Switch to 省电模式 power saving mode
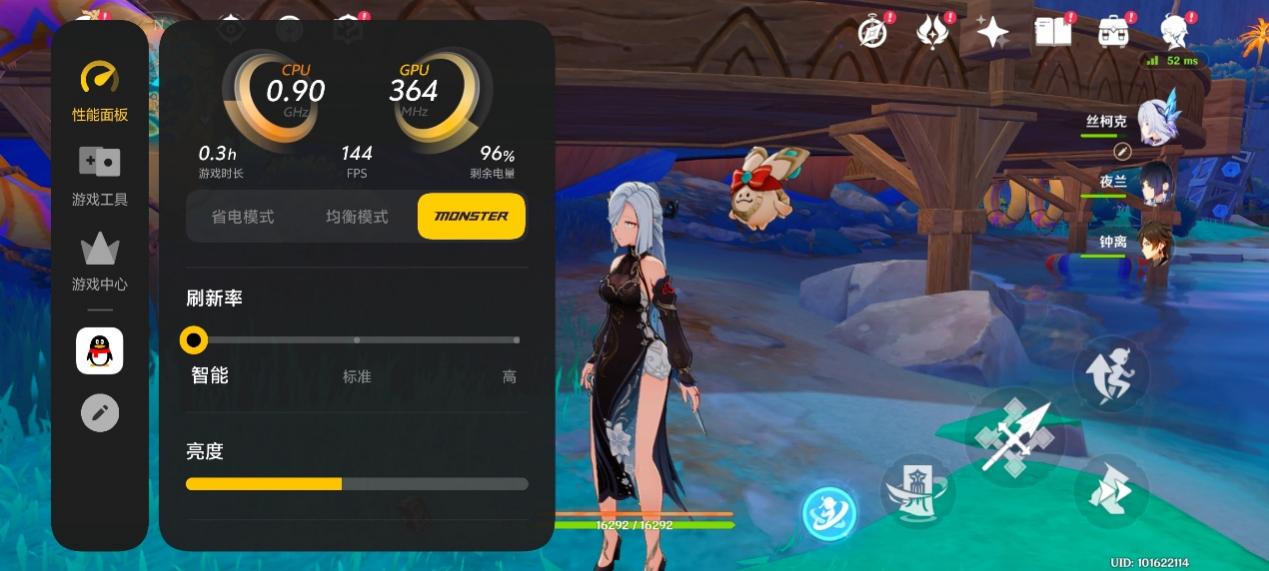Image resolution: width=1269 pixels, height=571 pixels. pyautogui.click(x=242, y=216)
